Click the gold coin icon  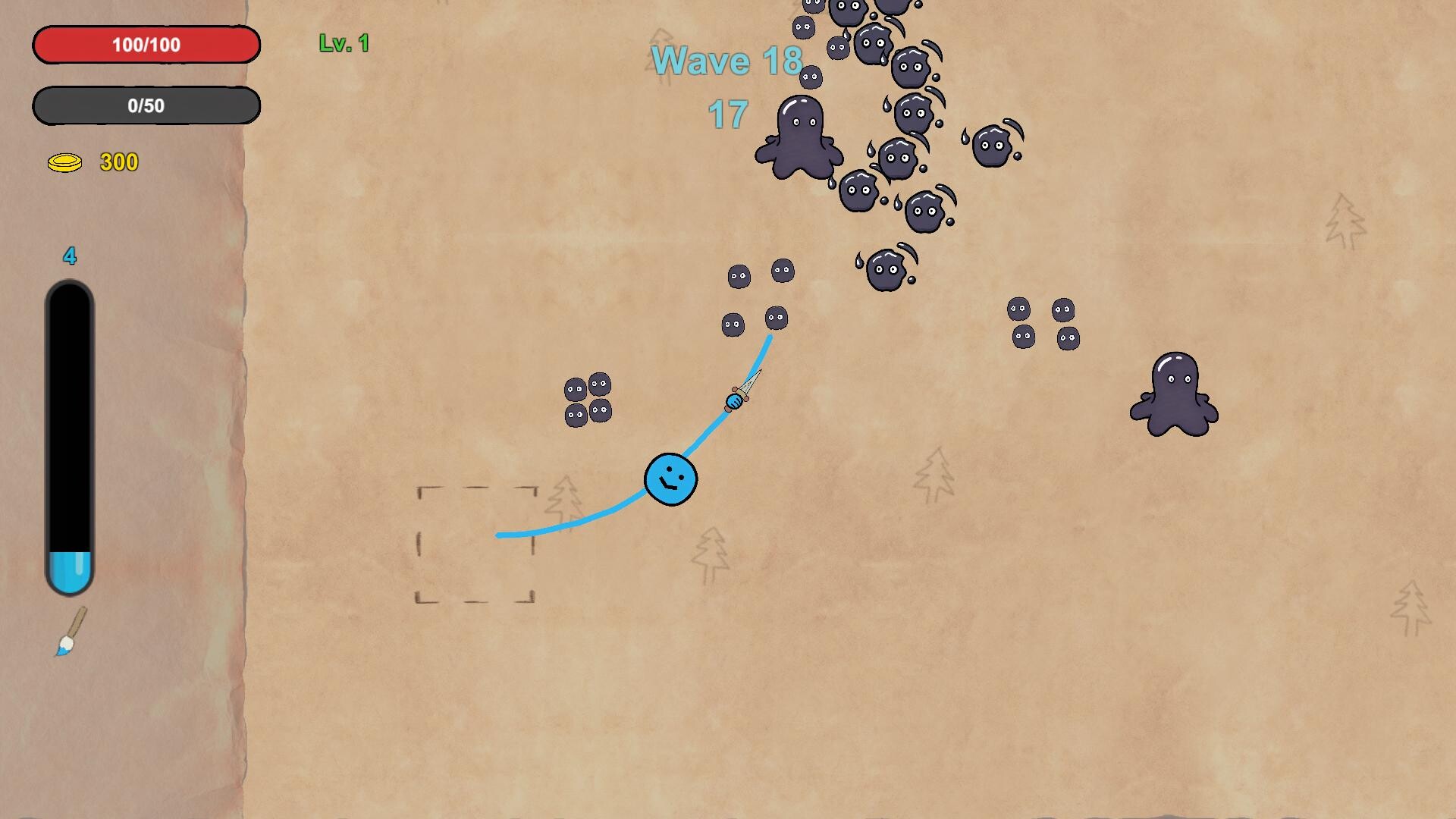click(x=64, y=162)
